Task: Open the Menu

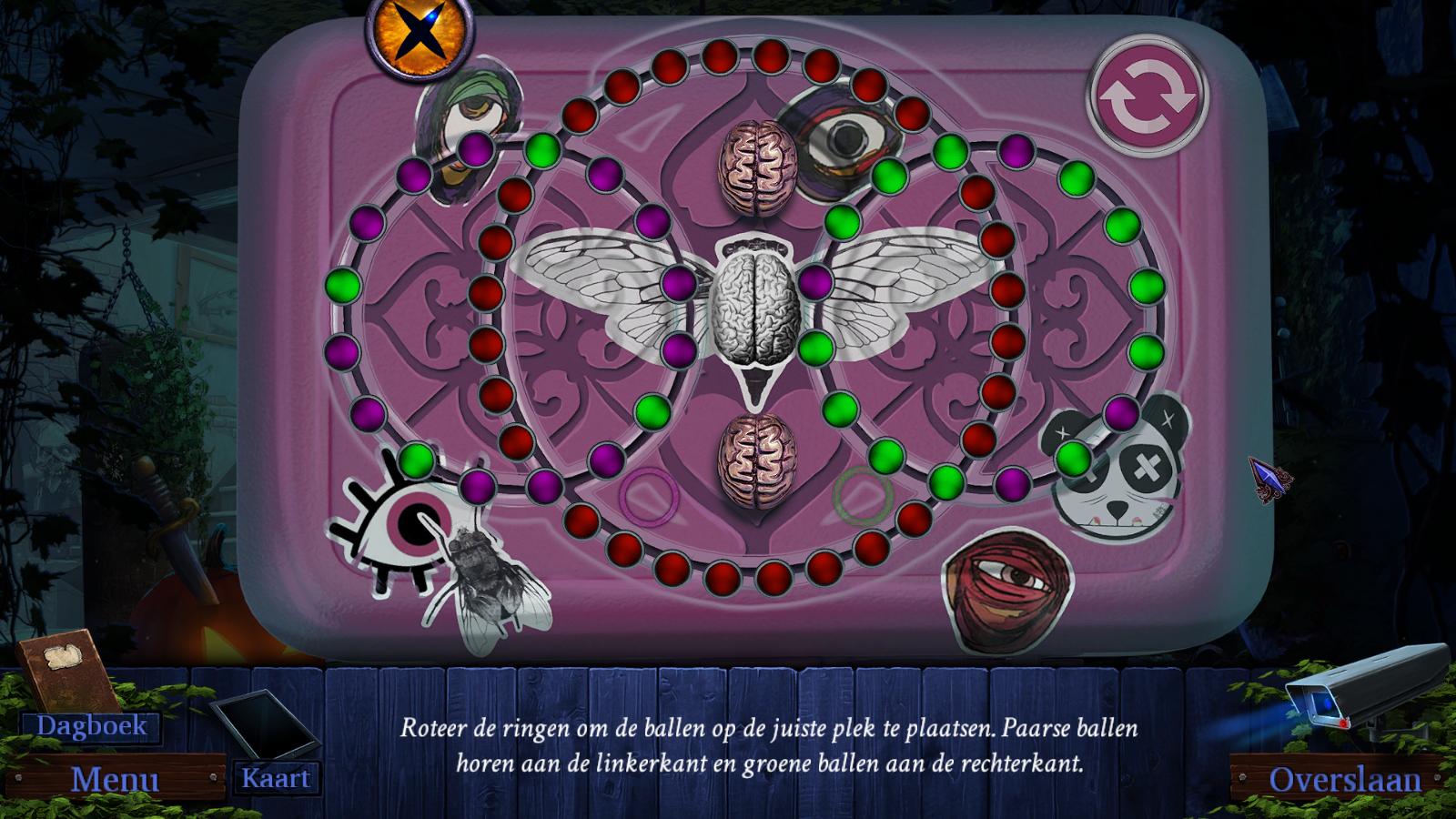Action: [116, 780]
